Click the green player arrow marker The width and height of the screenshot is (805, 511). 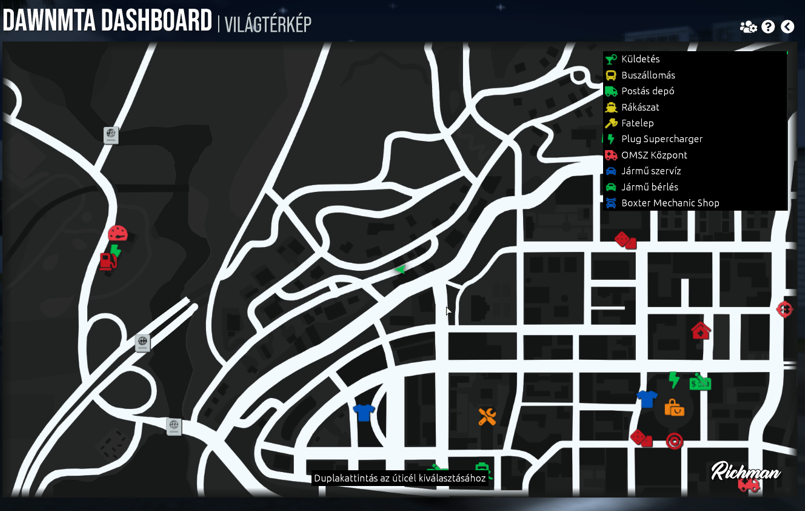tap(400, 269)
